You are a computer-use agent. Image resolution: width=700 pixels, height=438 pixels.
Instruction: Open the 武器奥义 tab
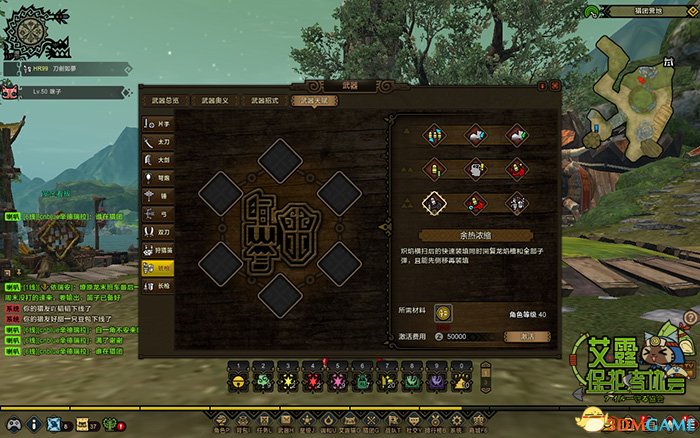pyautogui.click(x=213, y=101)
